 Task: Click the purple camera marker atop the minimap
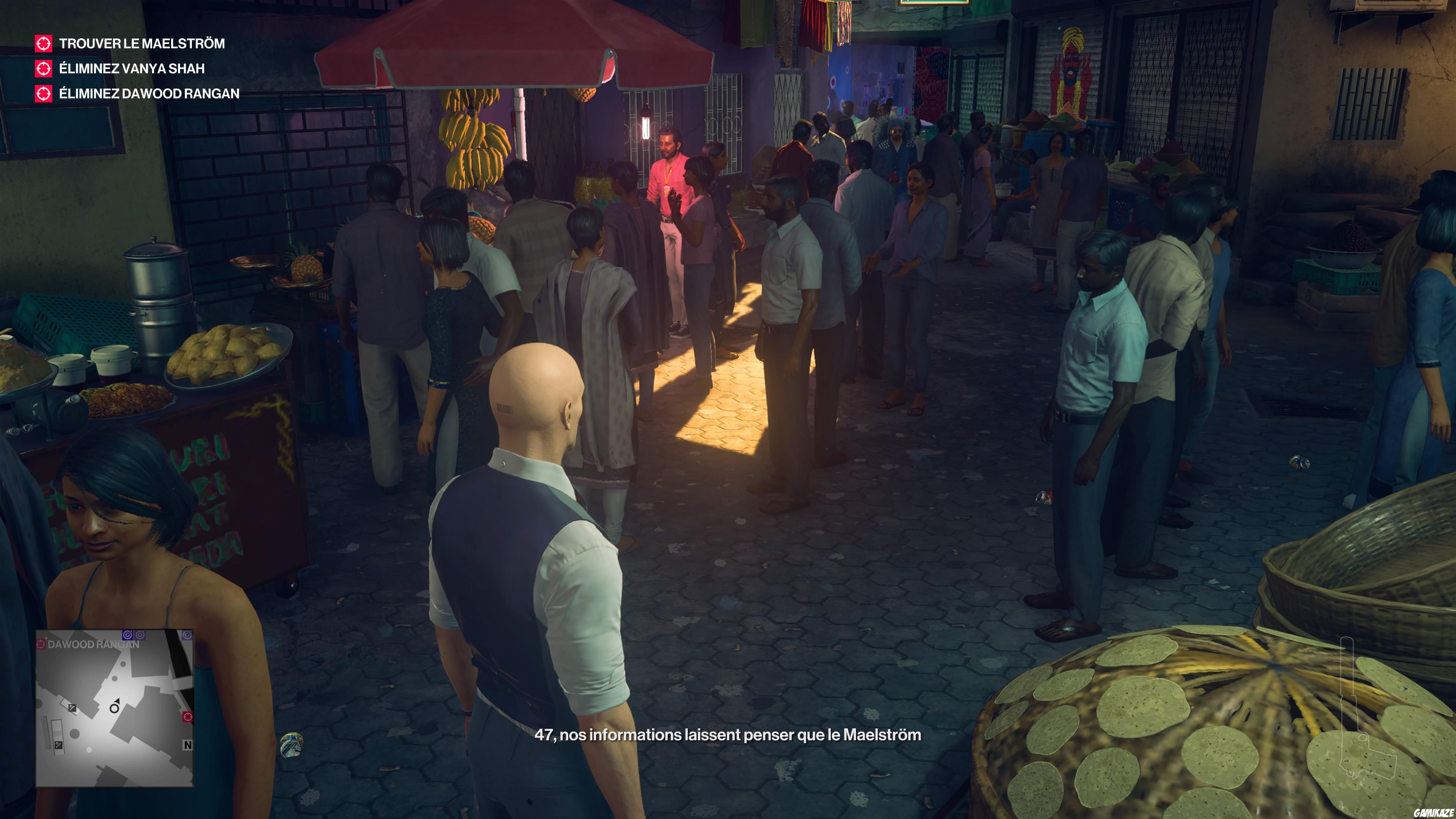click(128, 635)
